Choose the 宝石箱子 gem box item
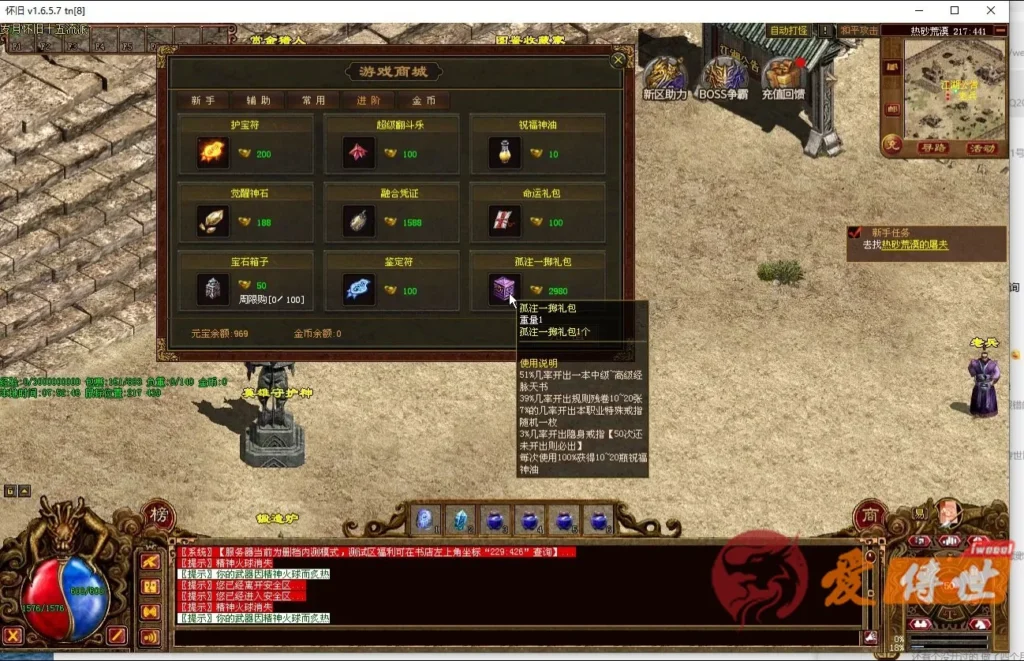This screenshot has height=661, width=1024. click(211, 288)
